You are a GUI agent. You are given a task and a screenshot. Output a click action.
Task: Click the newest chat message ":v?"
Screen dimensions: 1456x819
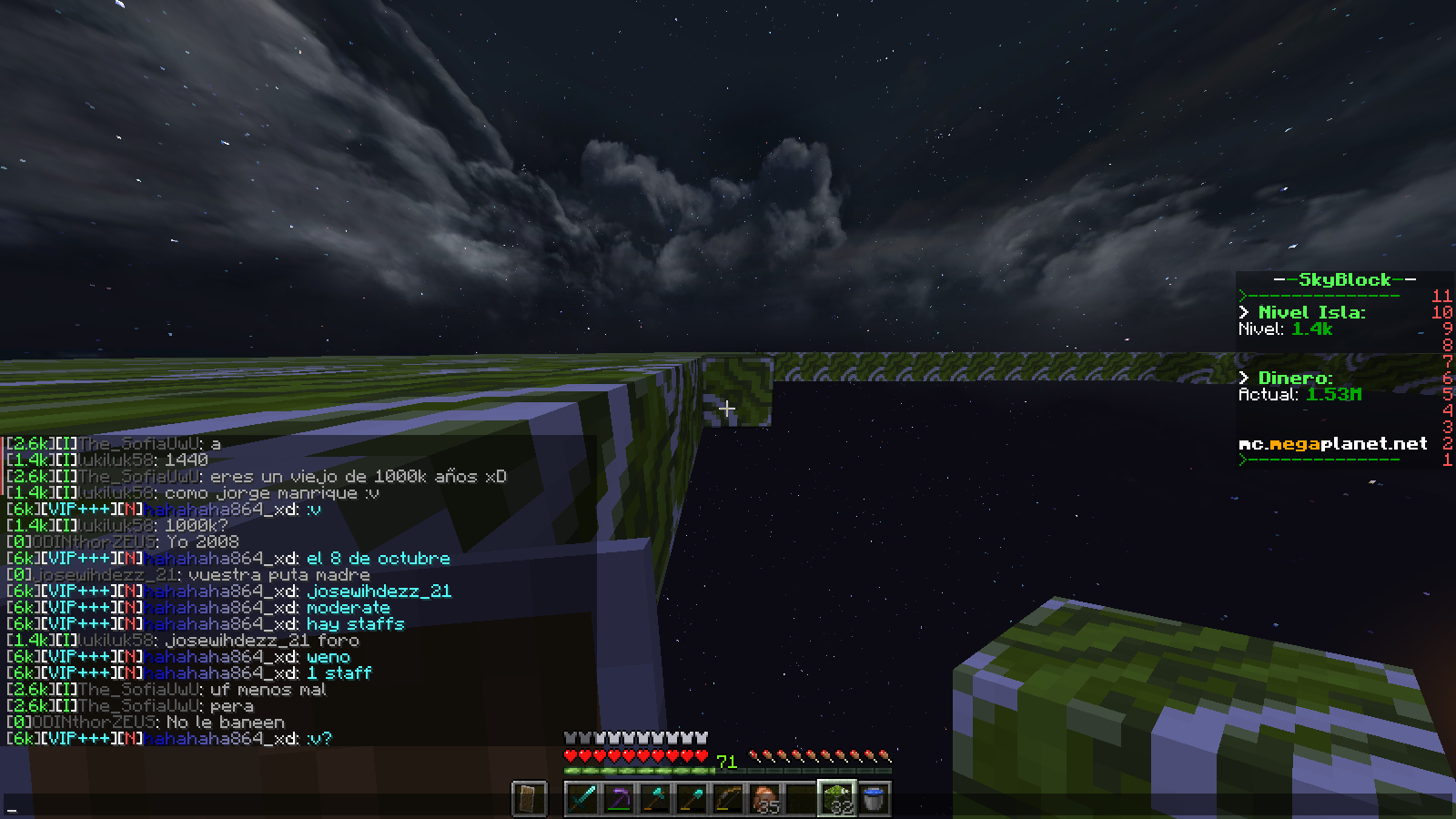[x=319, y=739]
